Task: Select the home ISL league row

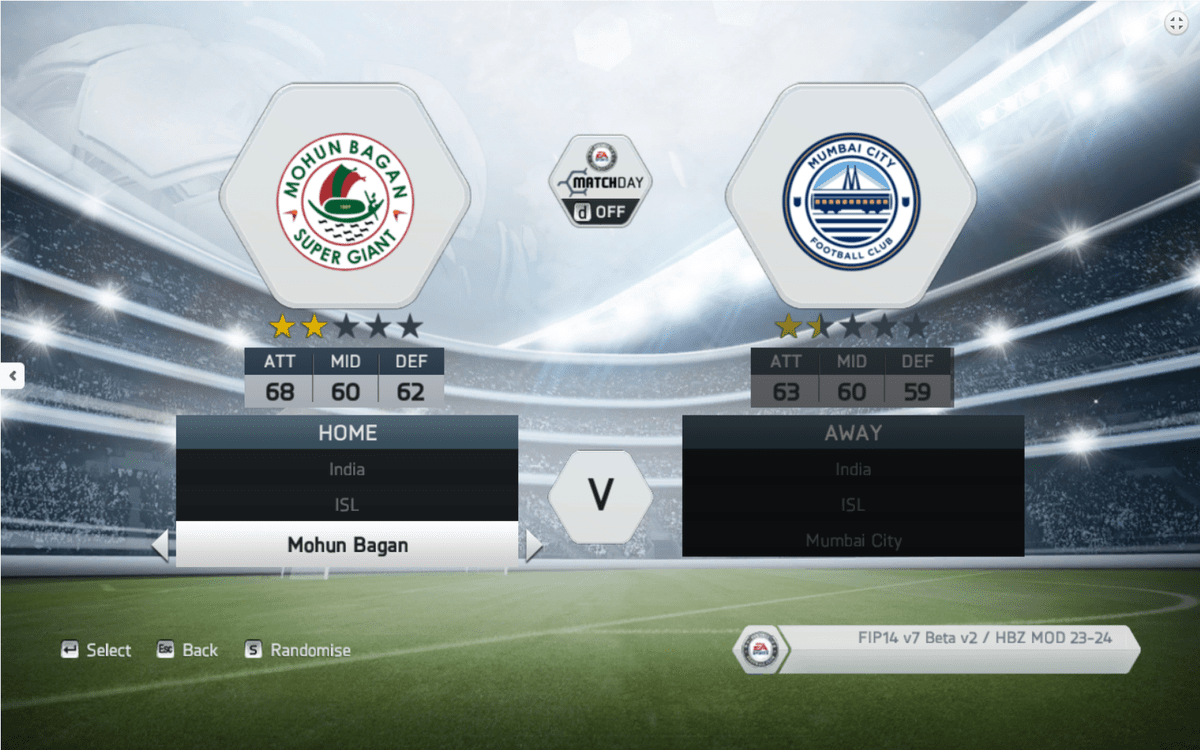Action: (x=347, y=505)
